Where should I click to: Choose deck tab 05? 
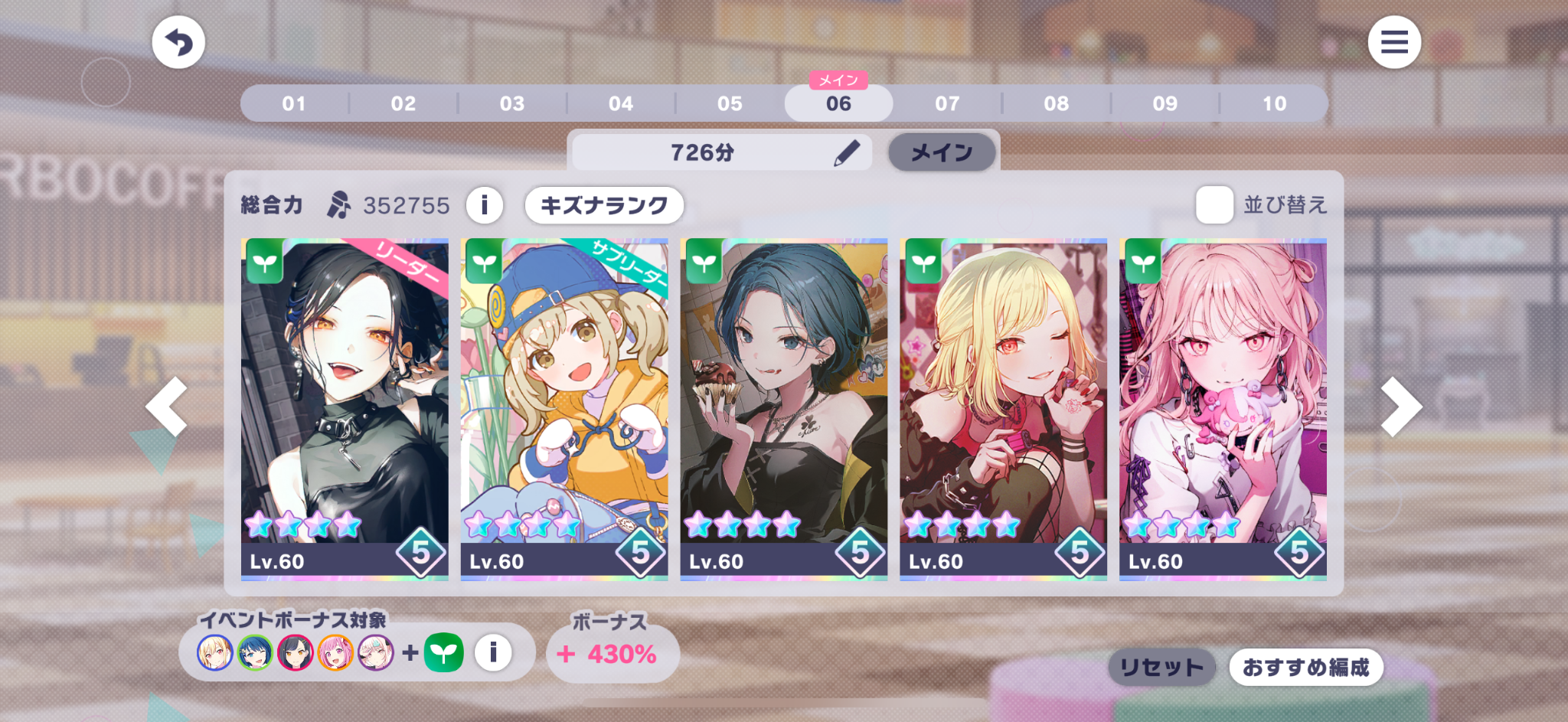point(730,103)
